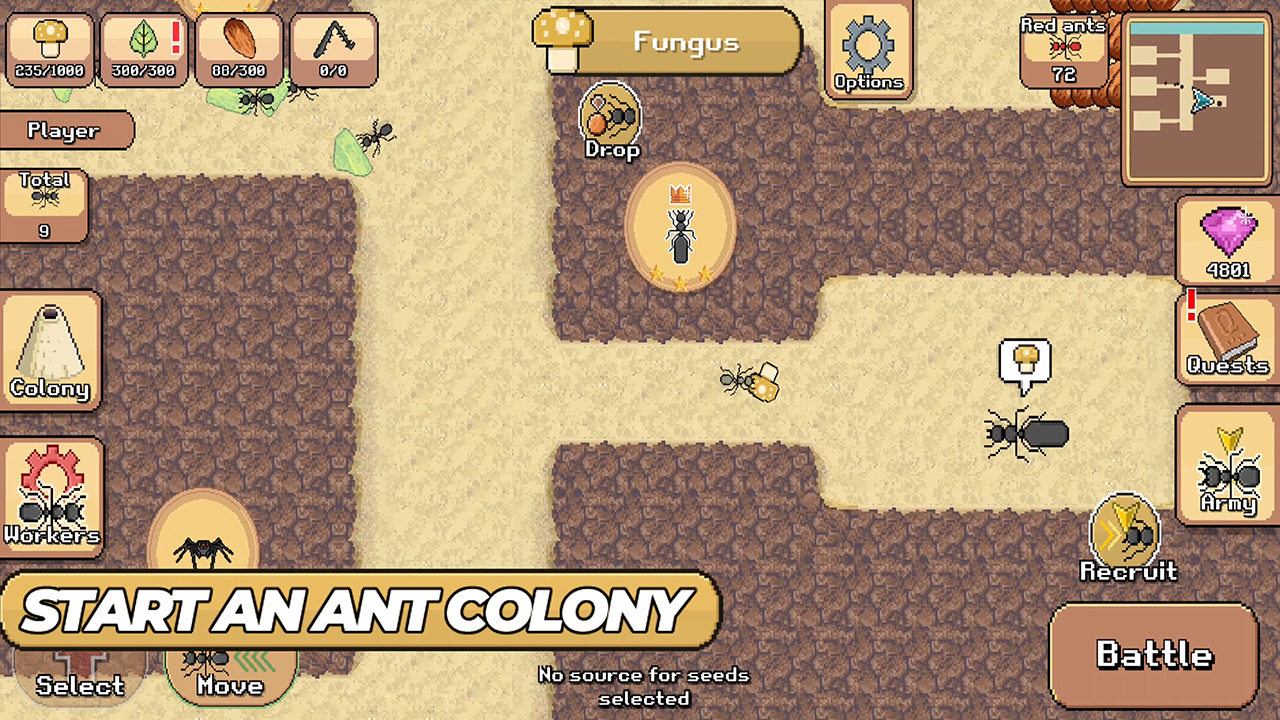Click the almond seed counter showing 80/300
Viewport: 1280px width, 720px height.
[x=238, y=47]
